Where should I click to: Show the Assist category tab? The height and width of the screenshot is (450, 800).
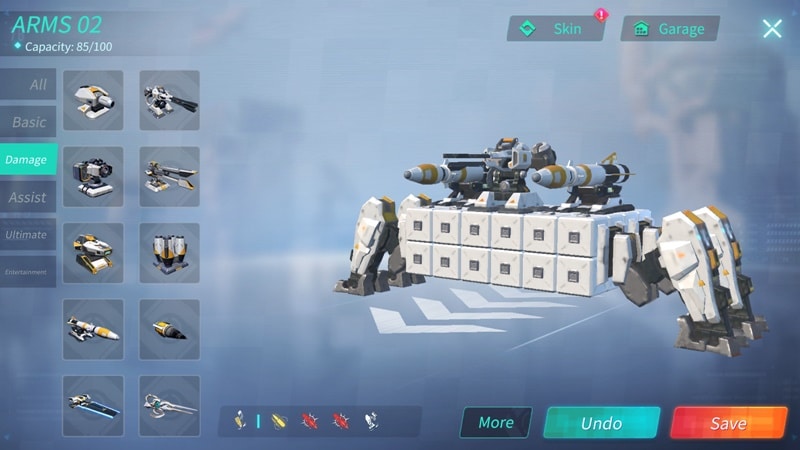[x=28, y=197]
